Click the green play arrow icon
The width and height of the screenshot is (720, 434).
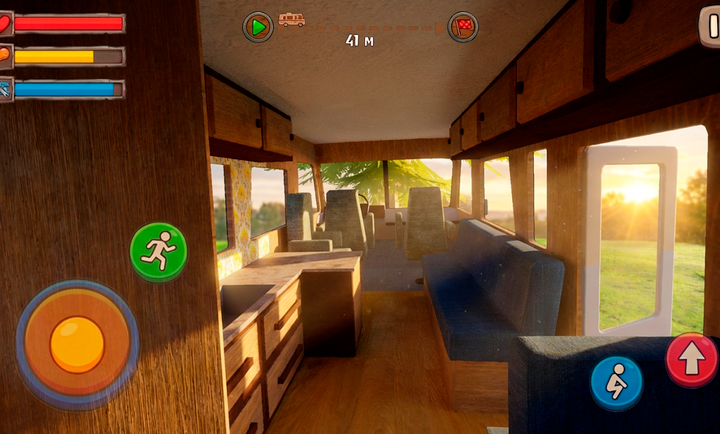point(258,27)
